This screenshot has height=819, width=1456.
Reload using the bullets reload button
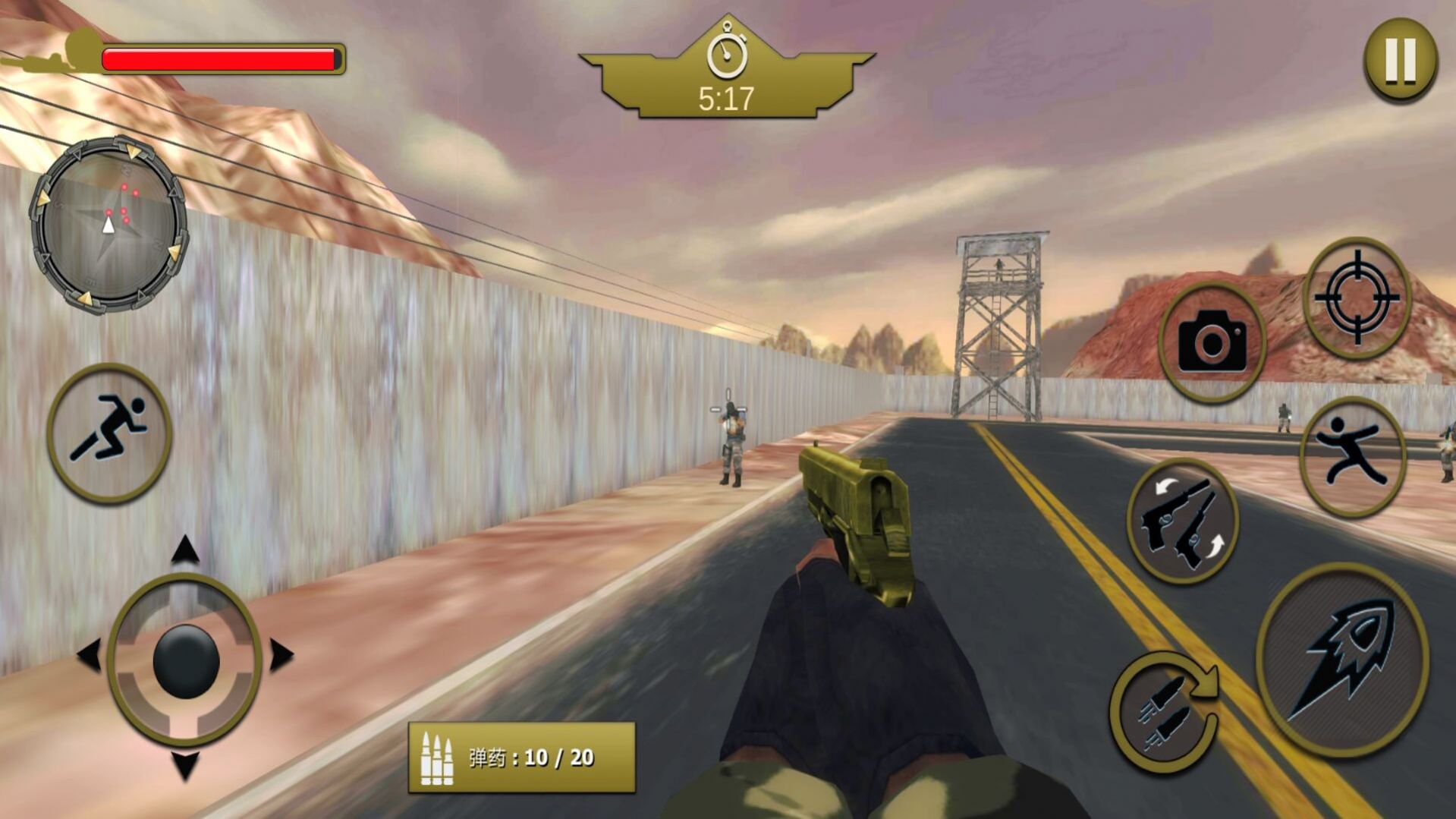pos(1165,711)
